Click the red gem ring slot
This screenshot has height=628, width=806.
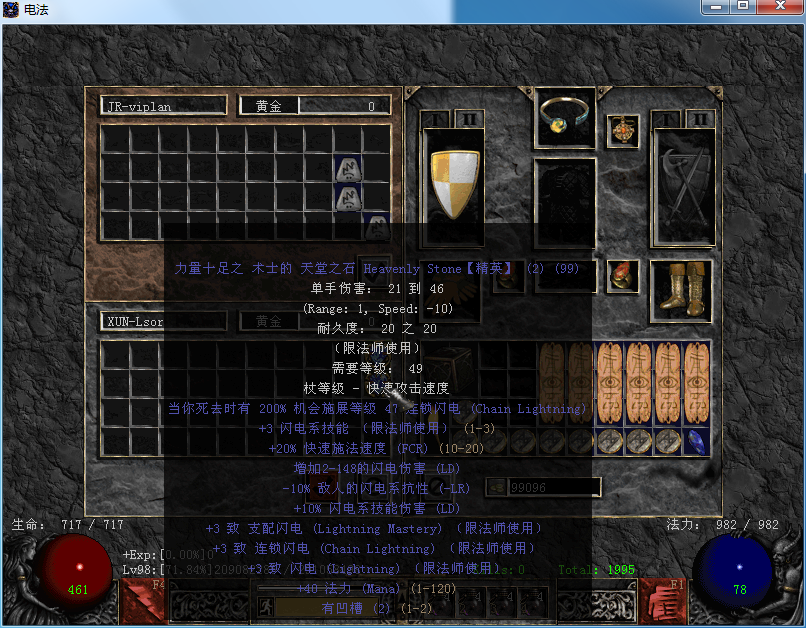tap(622, 275)
